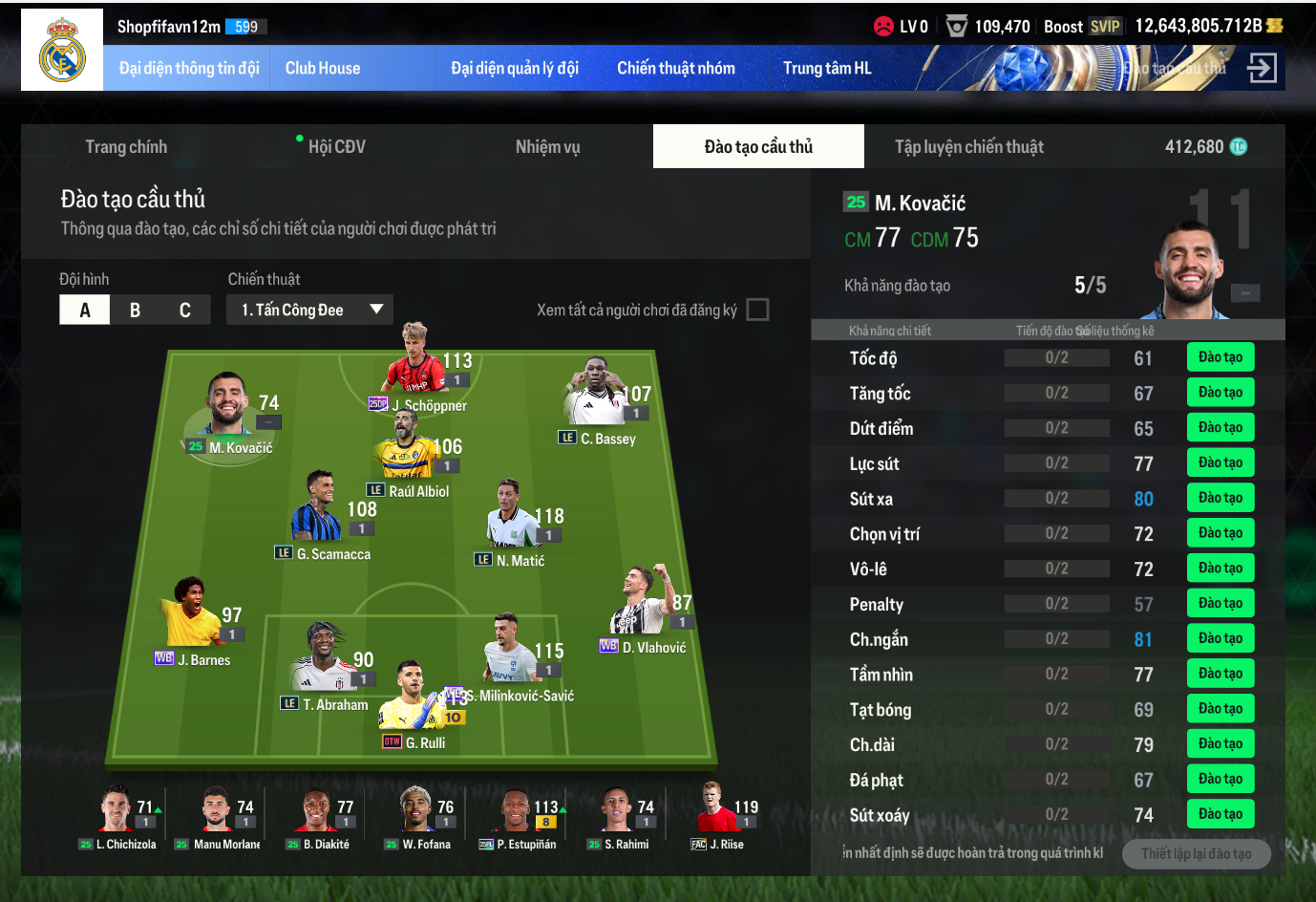
Task: Switch to Nhiệm vụ tab
Action: [x=547, y=146]
